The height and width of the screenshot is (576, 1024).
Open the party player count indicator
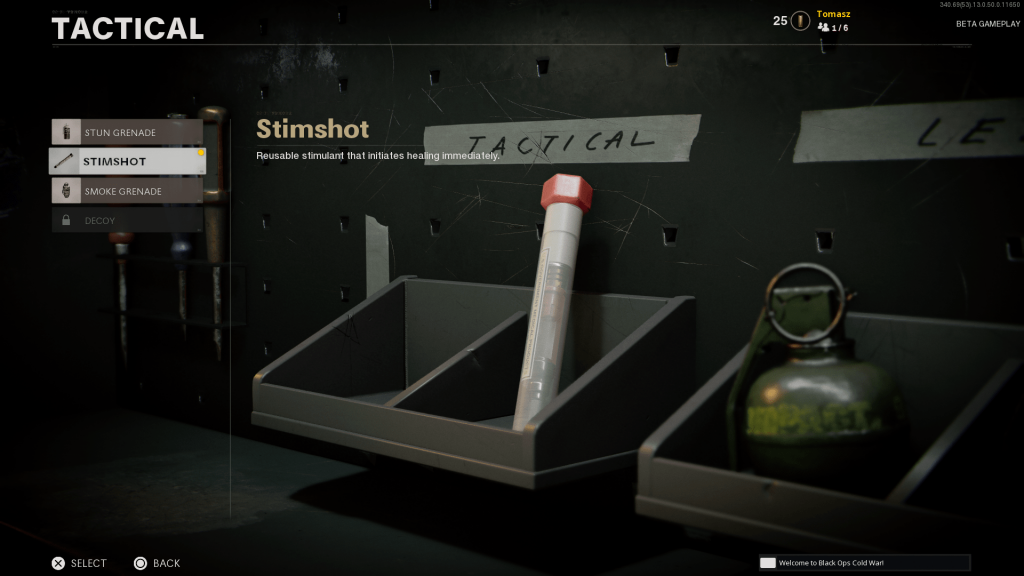point(833,28)
